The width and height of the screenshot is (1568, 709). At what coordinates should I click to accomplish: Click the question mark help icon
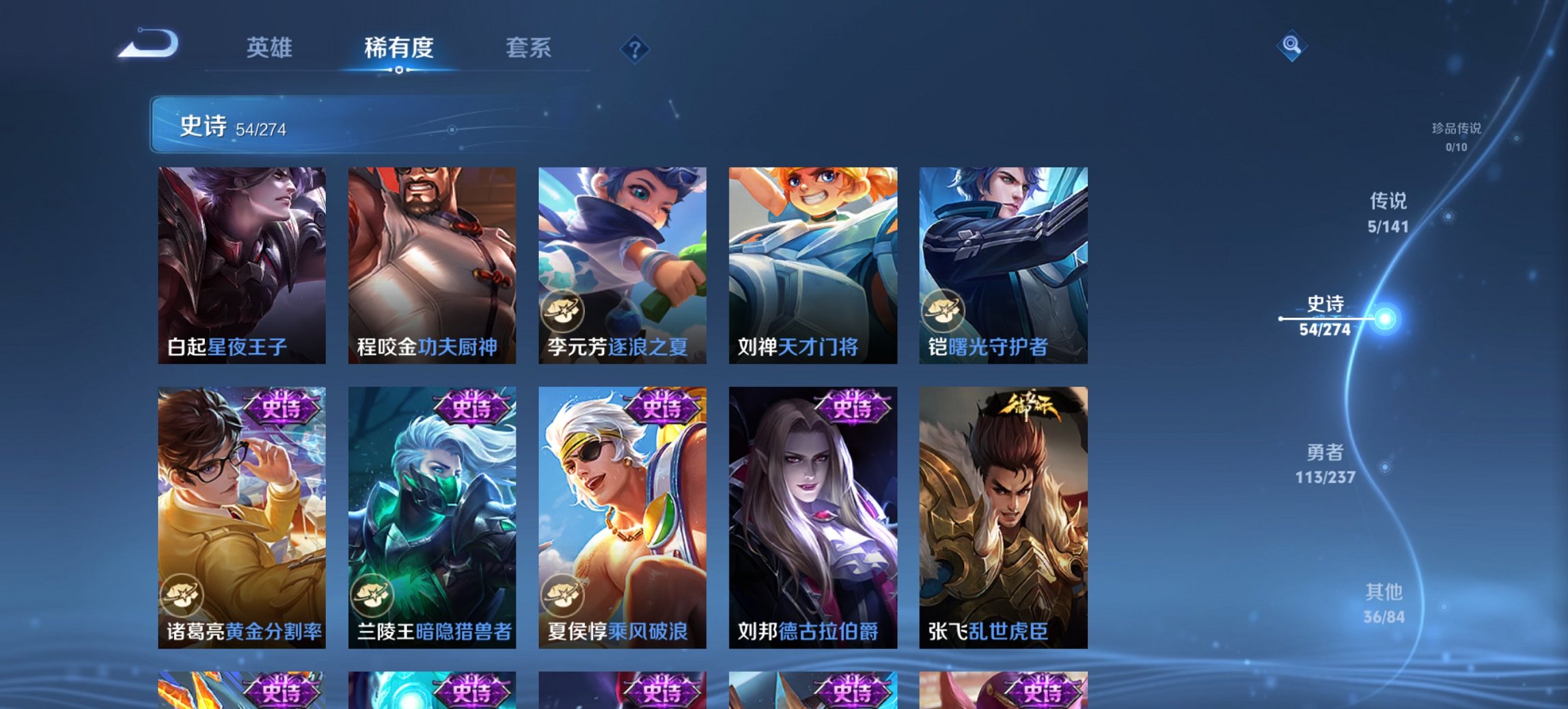point(634,49)
